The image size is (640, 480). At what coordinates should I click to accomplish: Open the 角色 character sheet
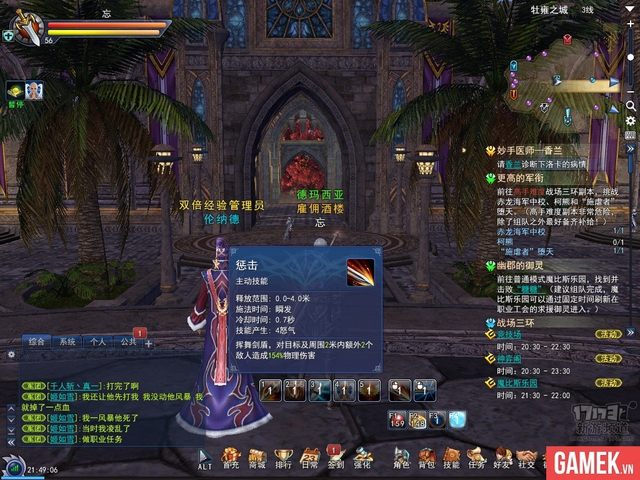(401, 456)
